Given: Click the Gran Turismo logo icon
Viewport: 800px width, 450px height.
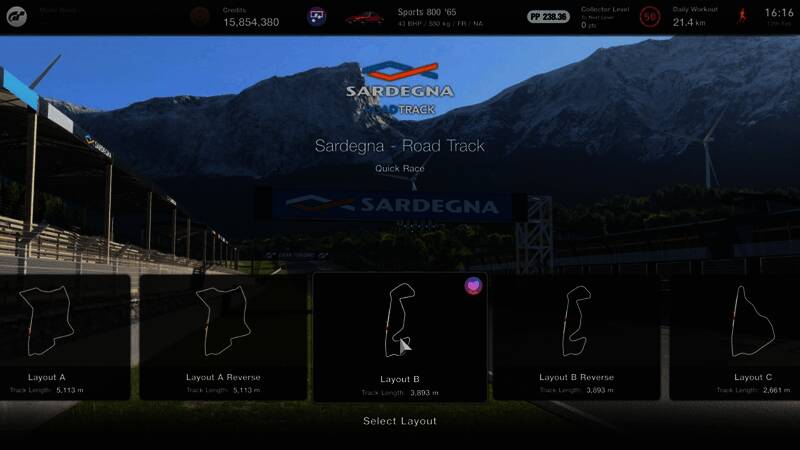Looking at the screenshot, I should [18, 16].
